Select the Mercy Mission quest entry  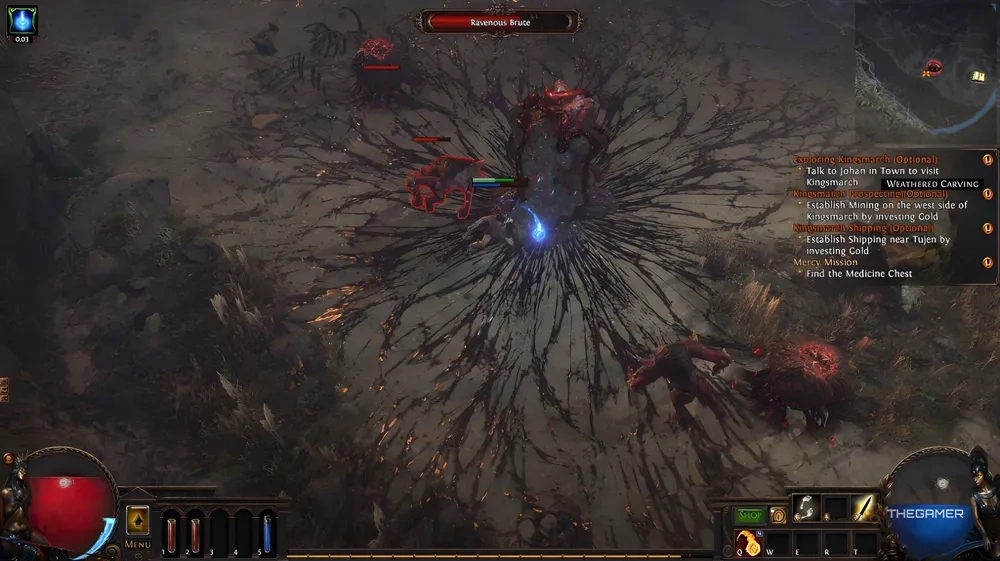pyautogui.click(x=824, y=262)
